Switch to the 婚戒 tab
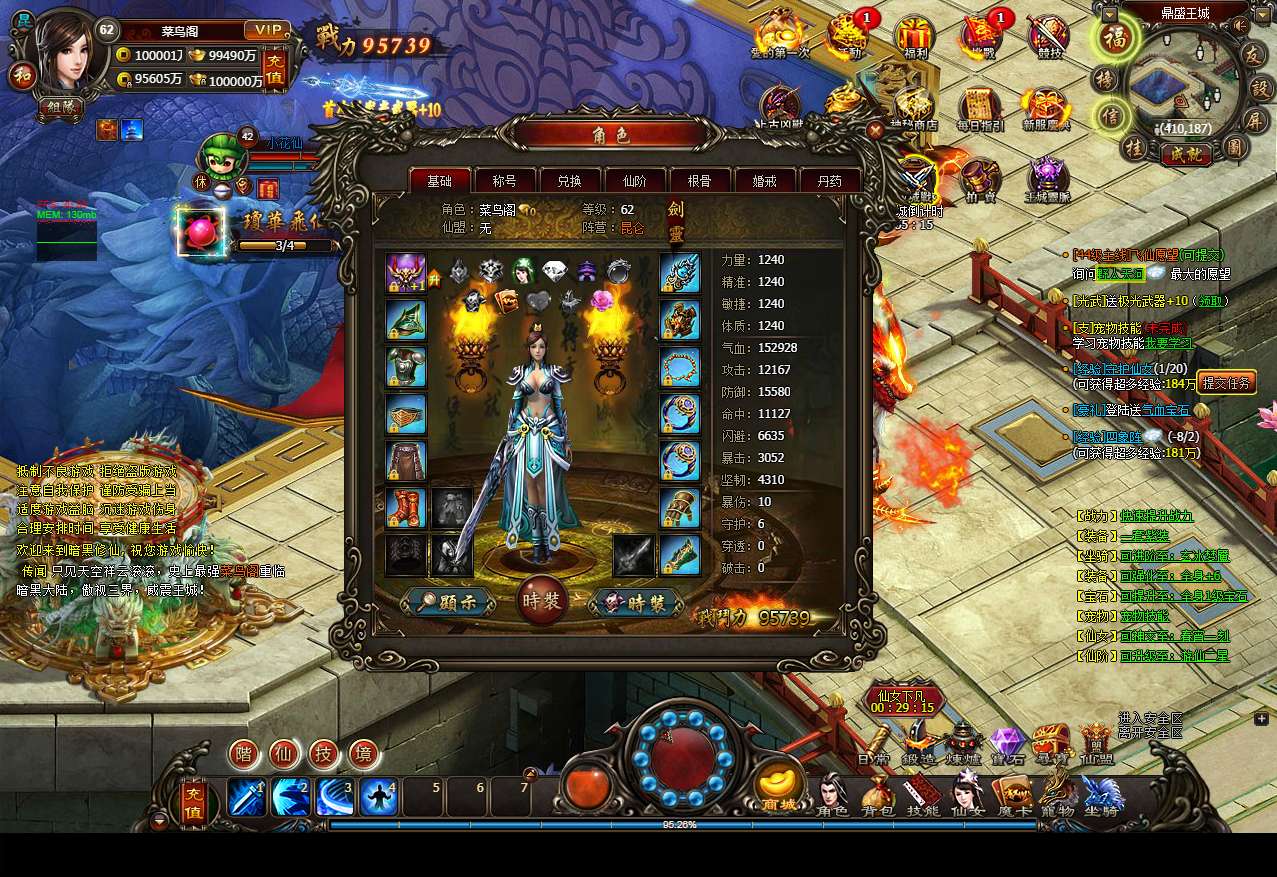The width and height of the screenshot is (1277, 877). pos(764,181)
